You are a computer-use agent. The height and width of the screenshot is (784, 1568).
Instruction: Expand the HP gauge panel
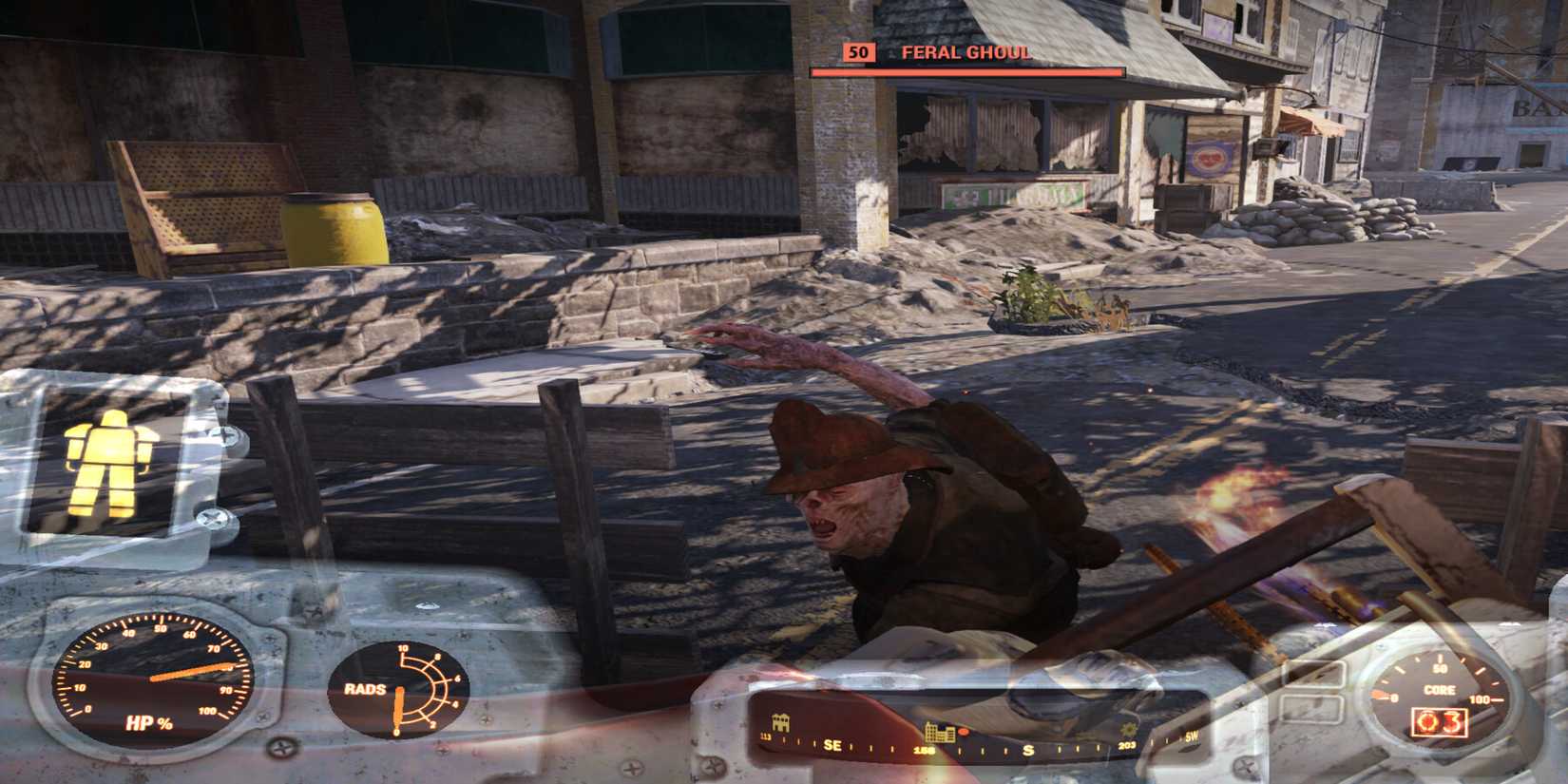tap(152, 679)
